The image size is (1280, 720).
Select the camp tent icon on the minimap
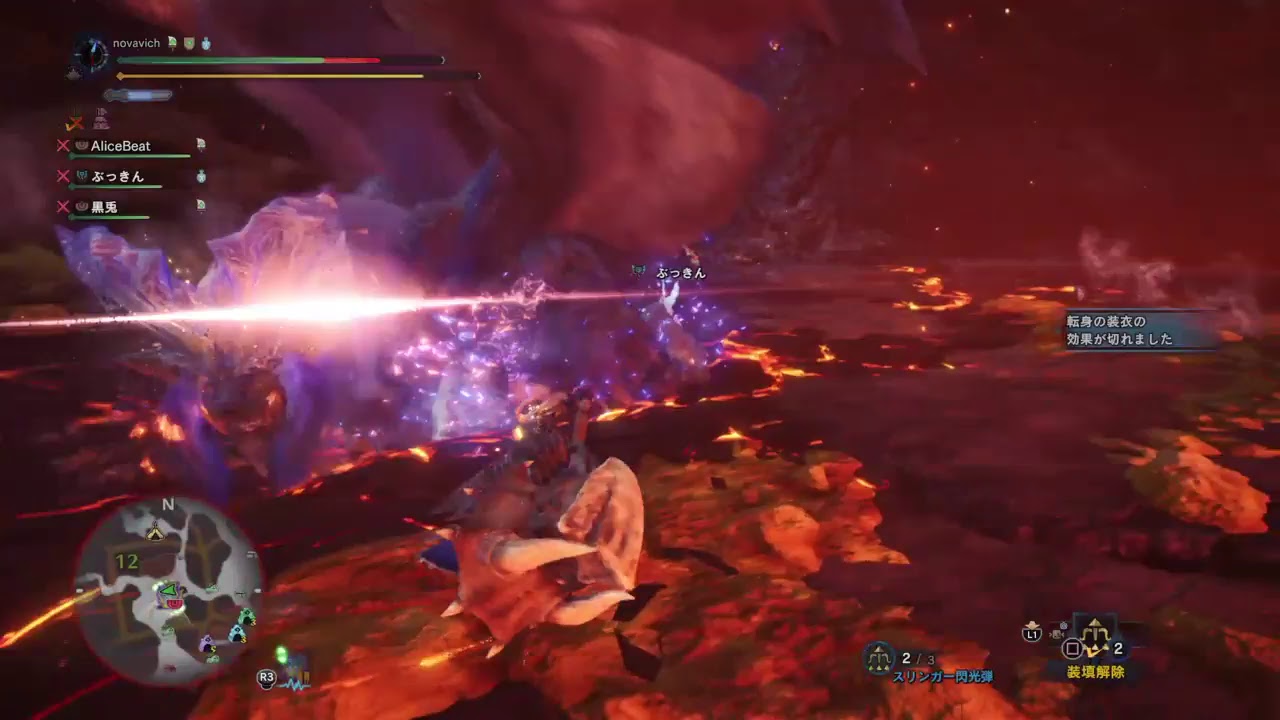(x=155, y=532)
